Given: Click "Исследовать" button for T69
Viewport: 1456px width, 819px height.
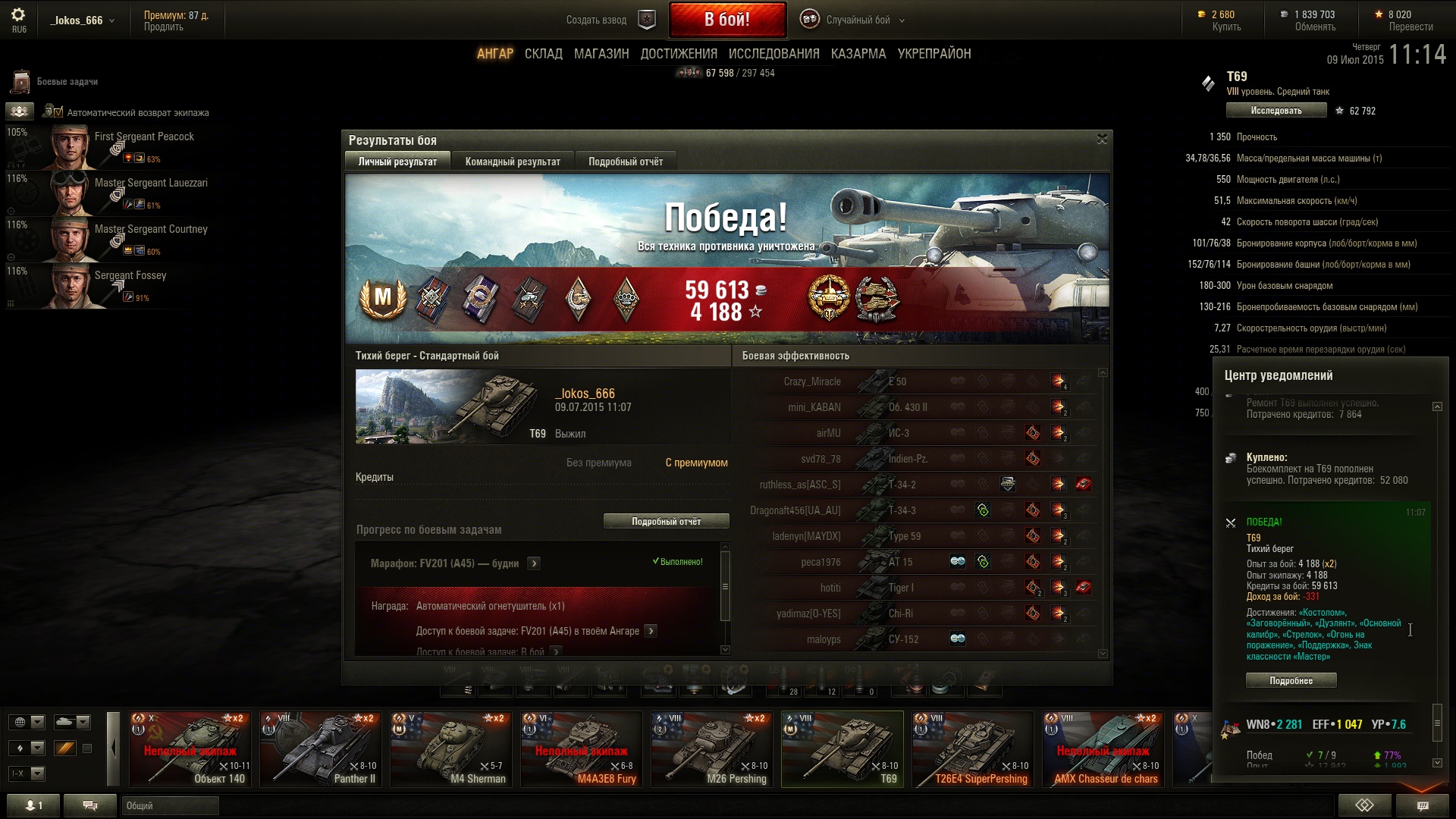Looking at the screenshot, I should coord(1276,111).
